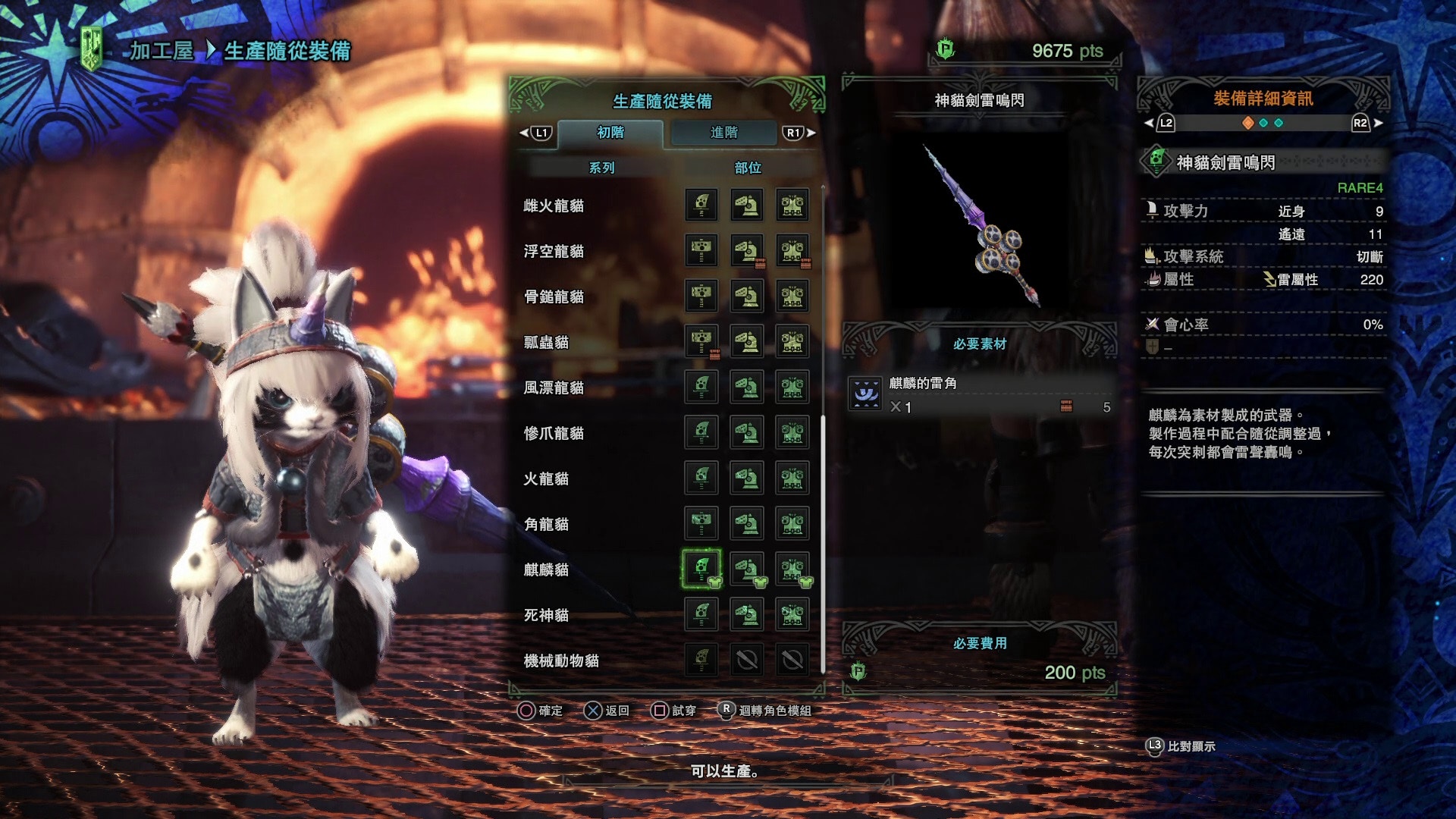
Task: Select the 機械動物貓 weapon icon
Action: 701,660
